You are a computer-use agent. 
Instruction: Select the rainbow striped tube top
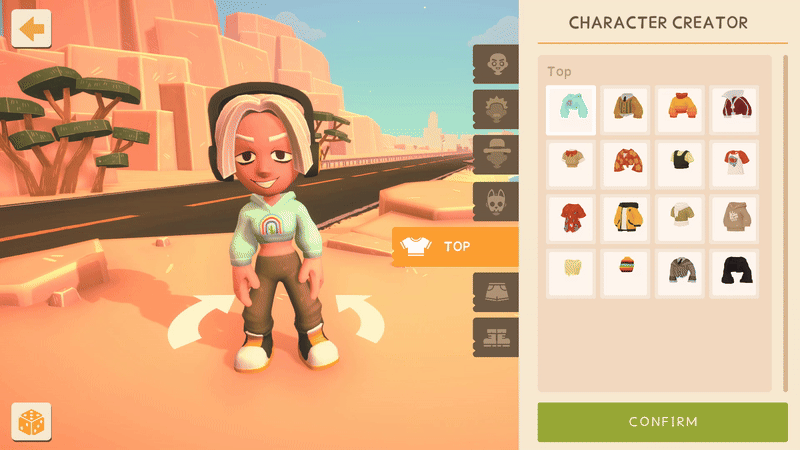[626, 273]
